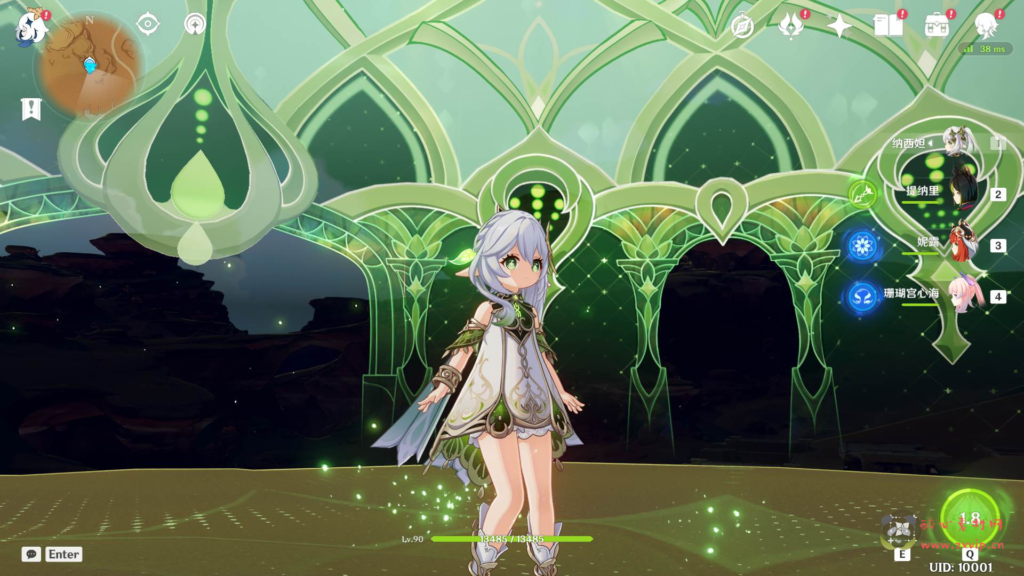Image resolution: width=1024 pixels, height=576 pixels.
Task: Activate the elemental skill icon
Action: click(x=900, y=529)
